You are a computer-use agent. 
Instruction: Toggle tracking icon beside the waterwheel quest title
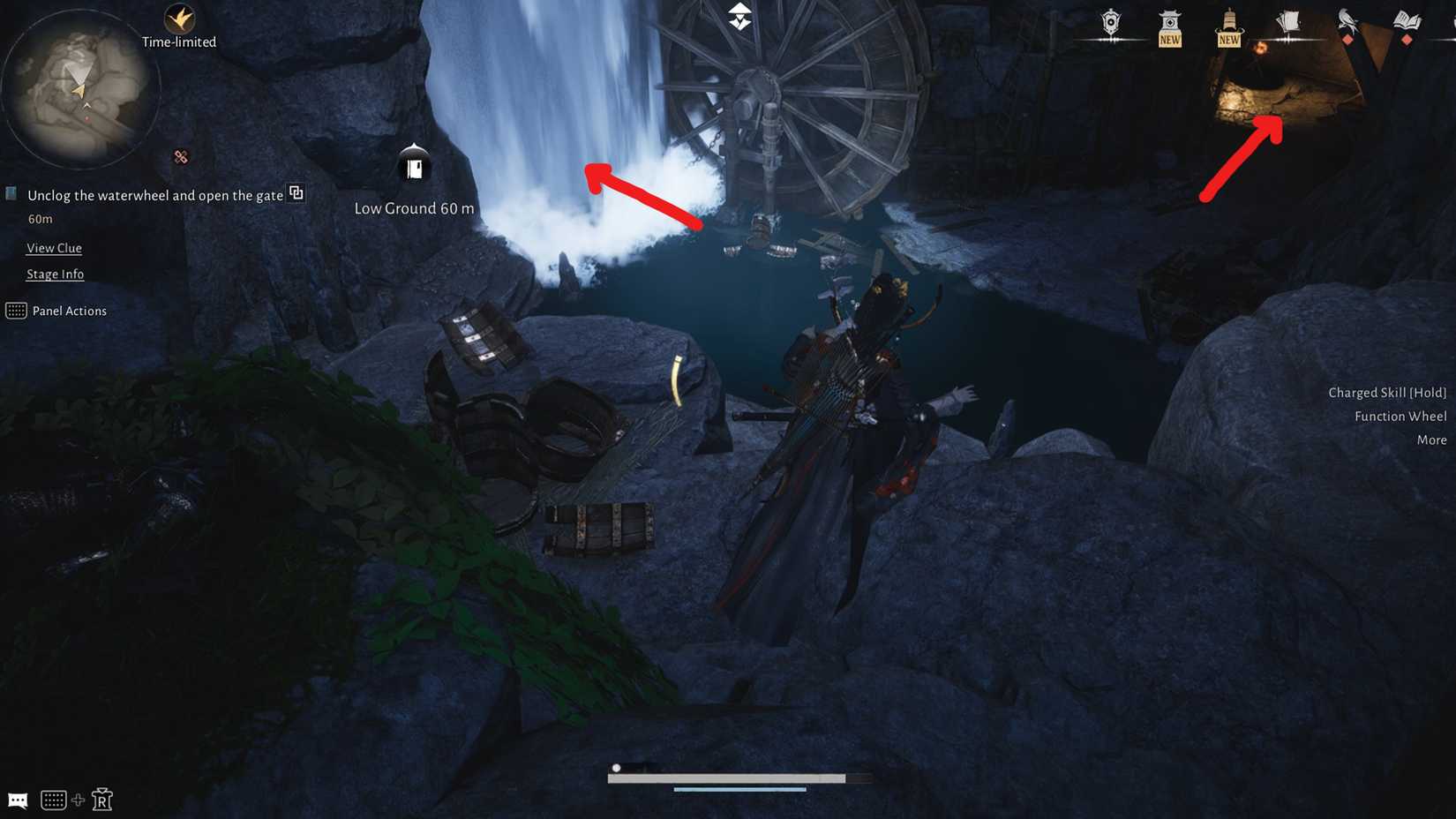coord(296,192)
